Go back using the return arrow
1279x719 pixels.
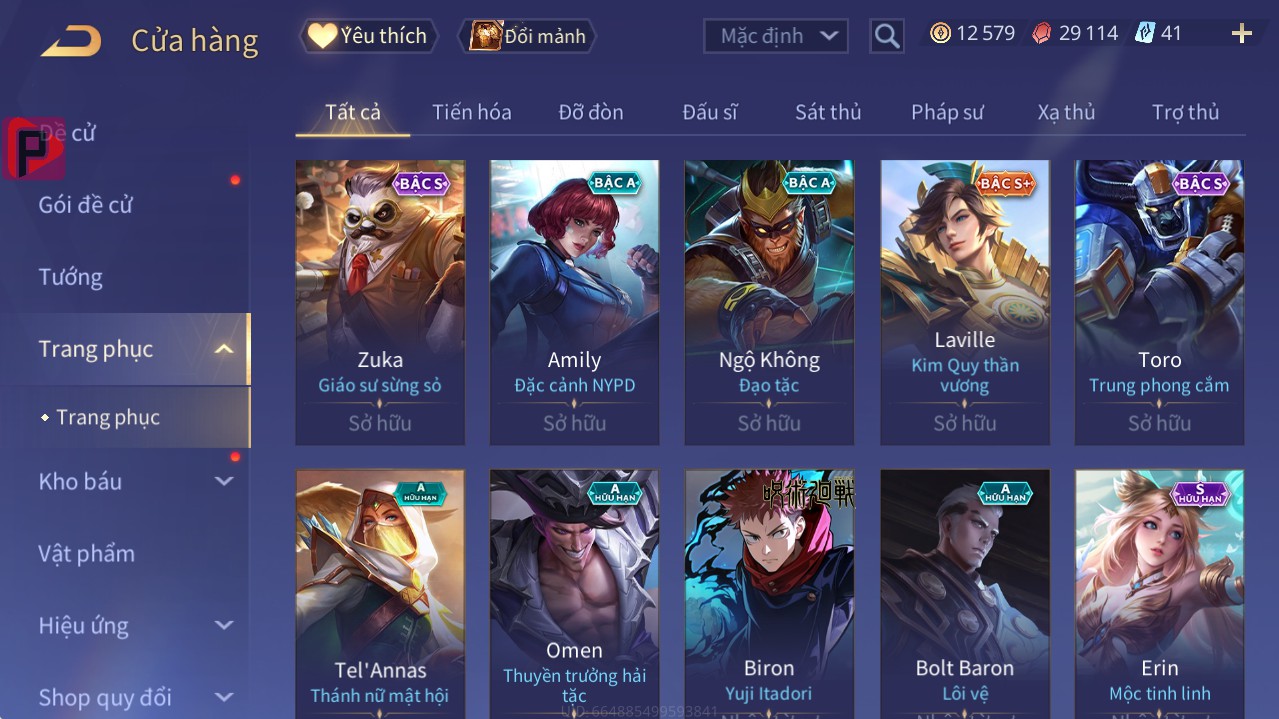(x=71, y=41)
